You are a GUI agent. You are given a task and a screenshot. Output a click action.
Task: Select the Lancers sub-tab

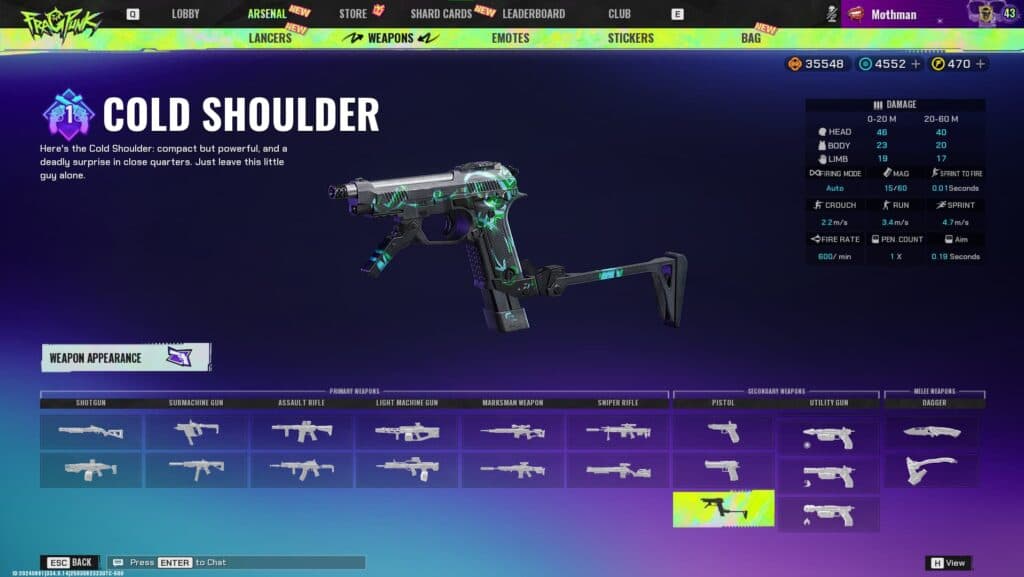(269, 38)
